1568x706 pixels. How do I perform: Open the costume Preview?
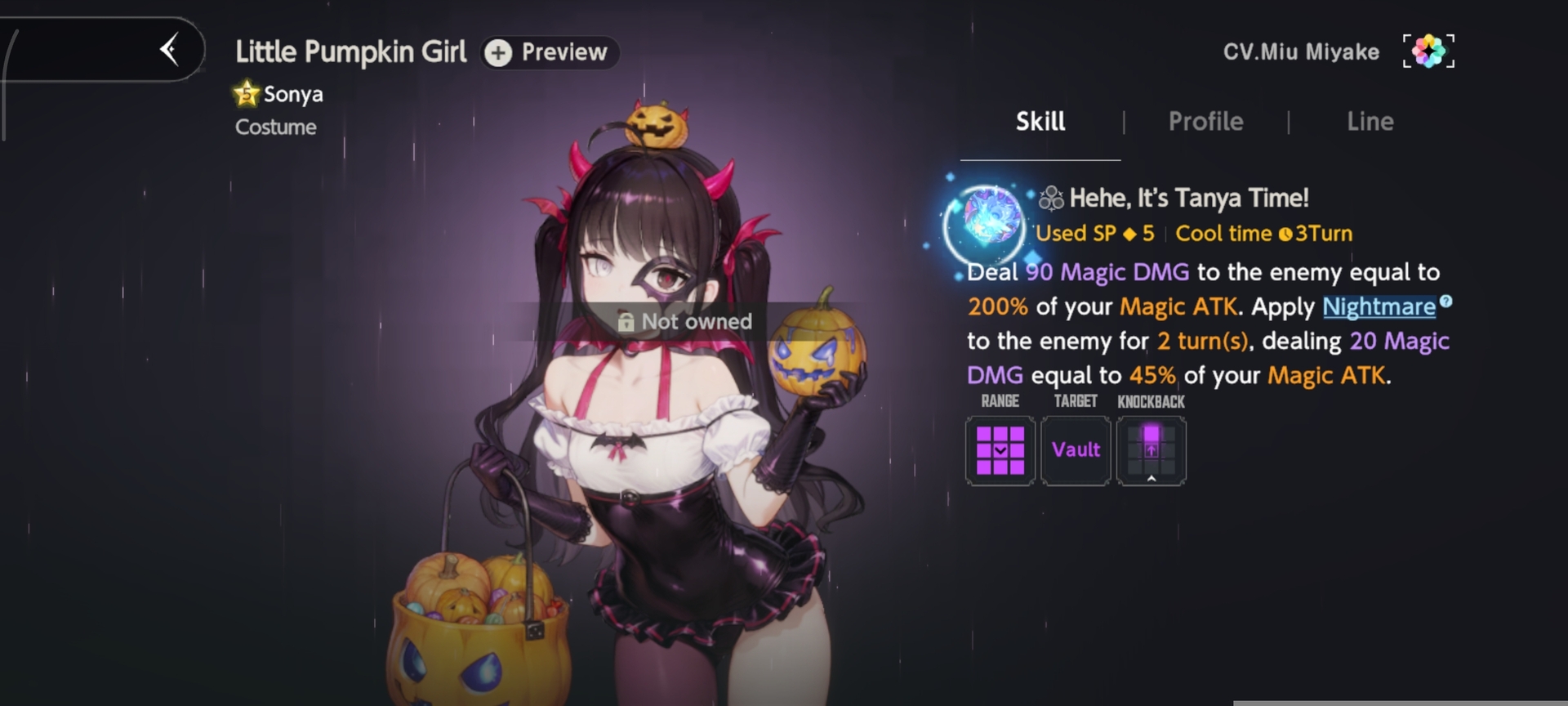[x=549, y=52]
